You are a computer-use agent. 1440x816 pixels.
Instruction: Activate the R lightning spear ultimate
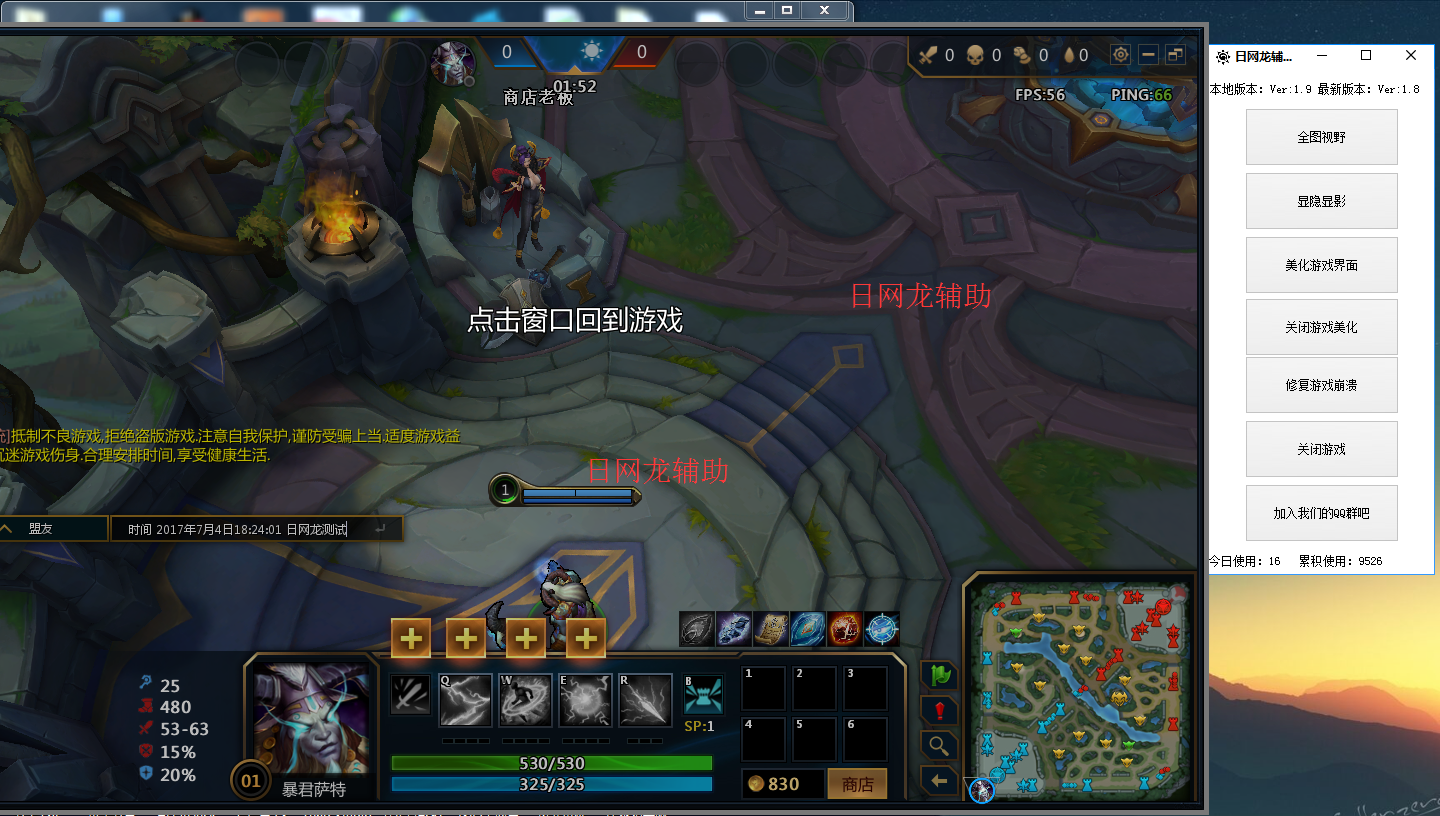coord(645,700)
